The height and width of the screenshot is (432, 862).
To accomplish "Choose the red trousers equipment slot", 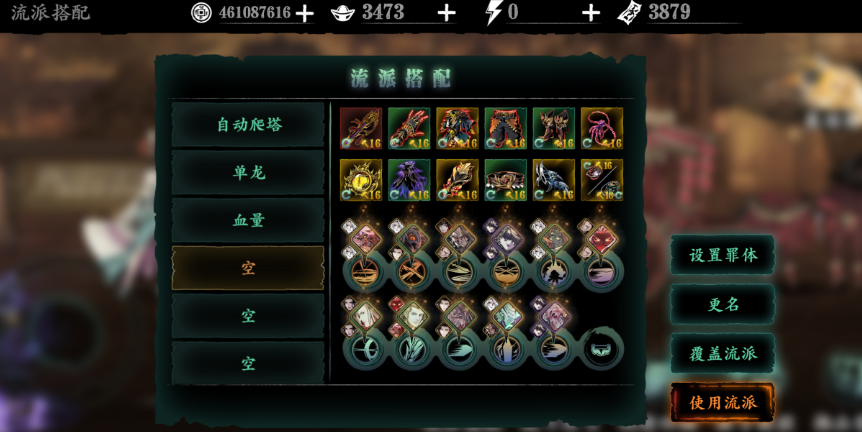I will coord(505,129).
